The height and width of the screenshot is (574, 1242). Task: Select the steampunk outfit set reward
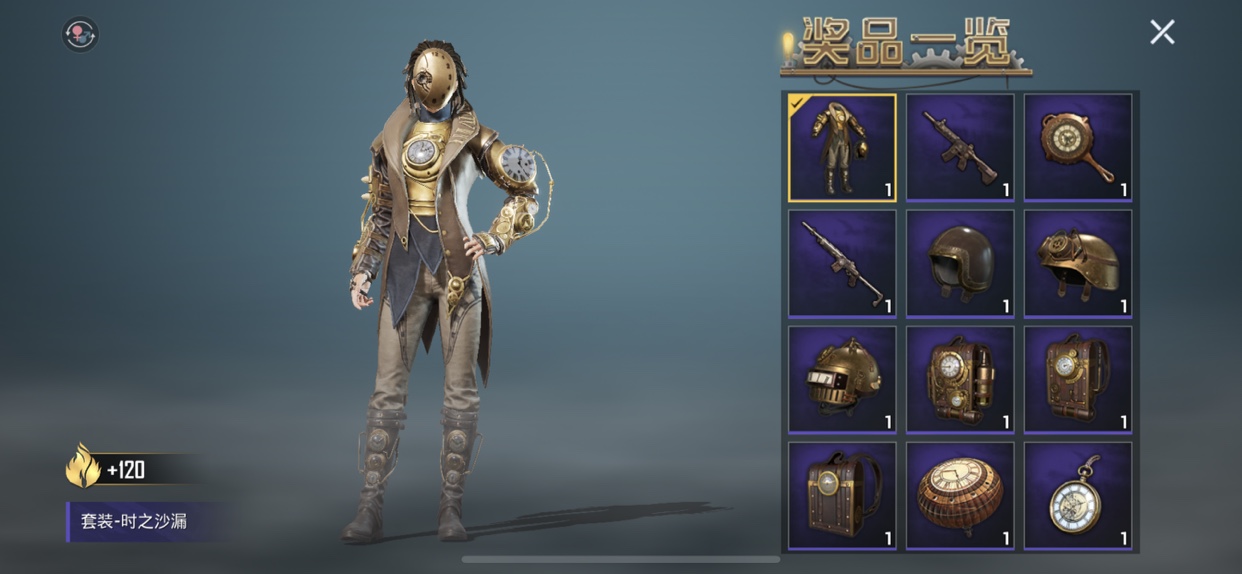842,147
